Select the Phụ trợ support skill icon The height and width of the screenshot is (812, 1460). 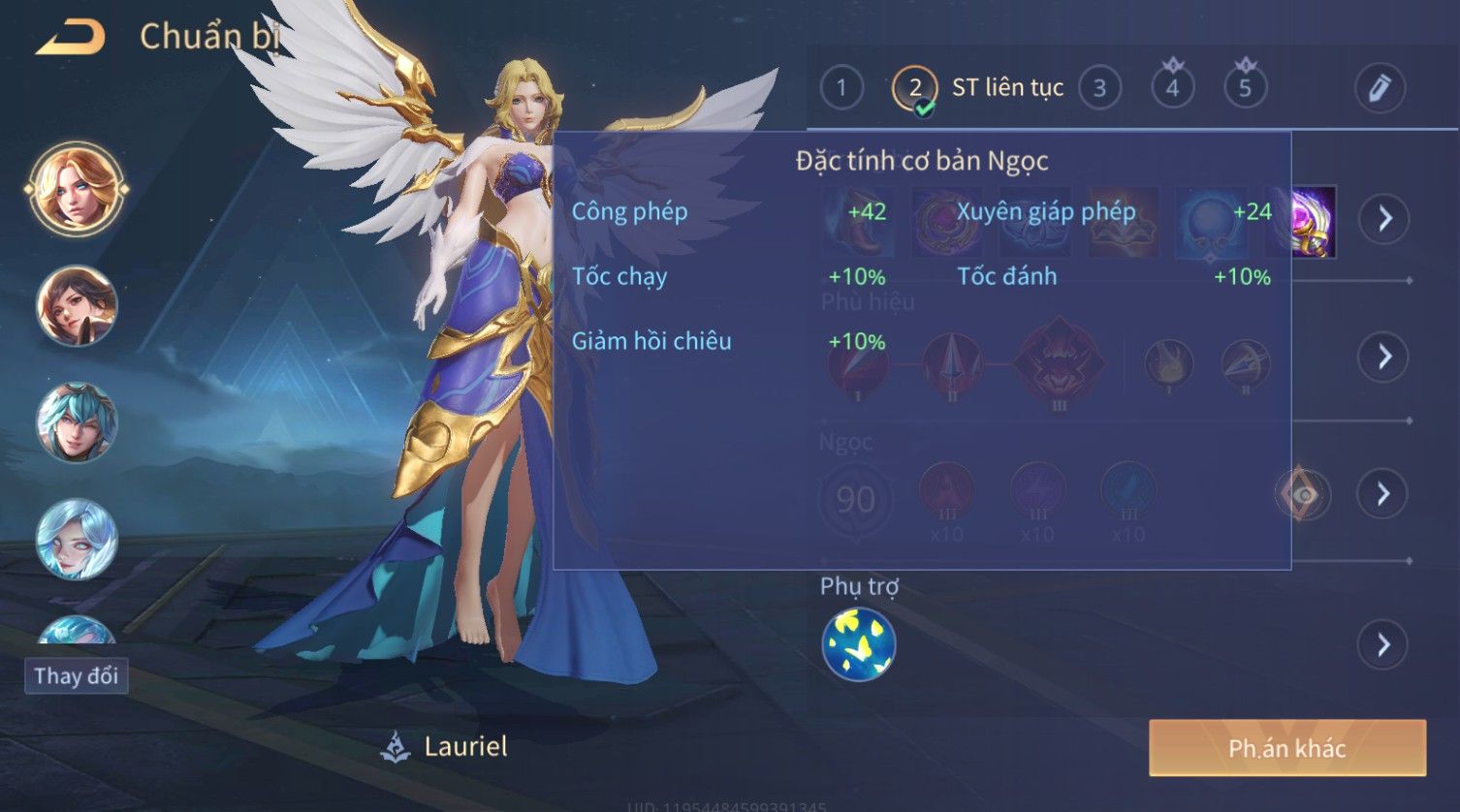pos(858,644)
